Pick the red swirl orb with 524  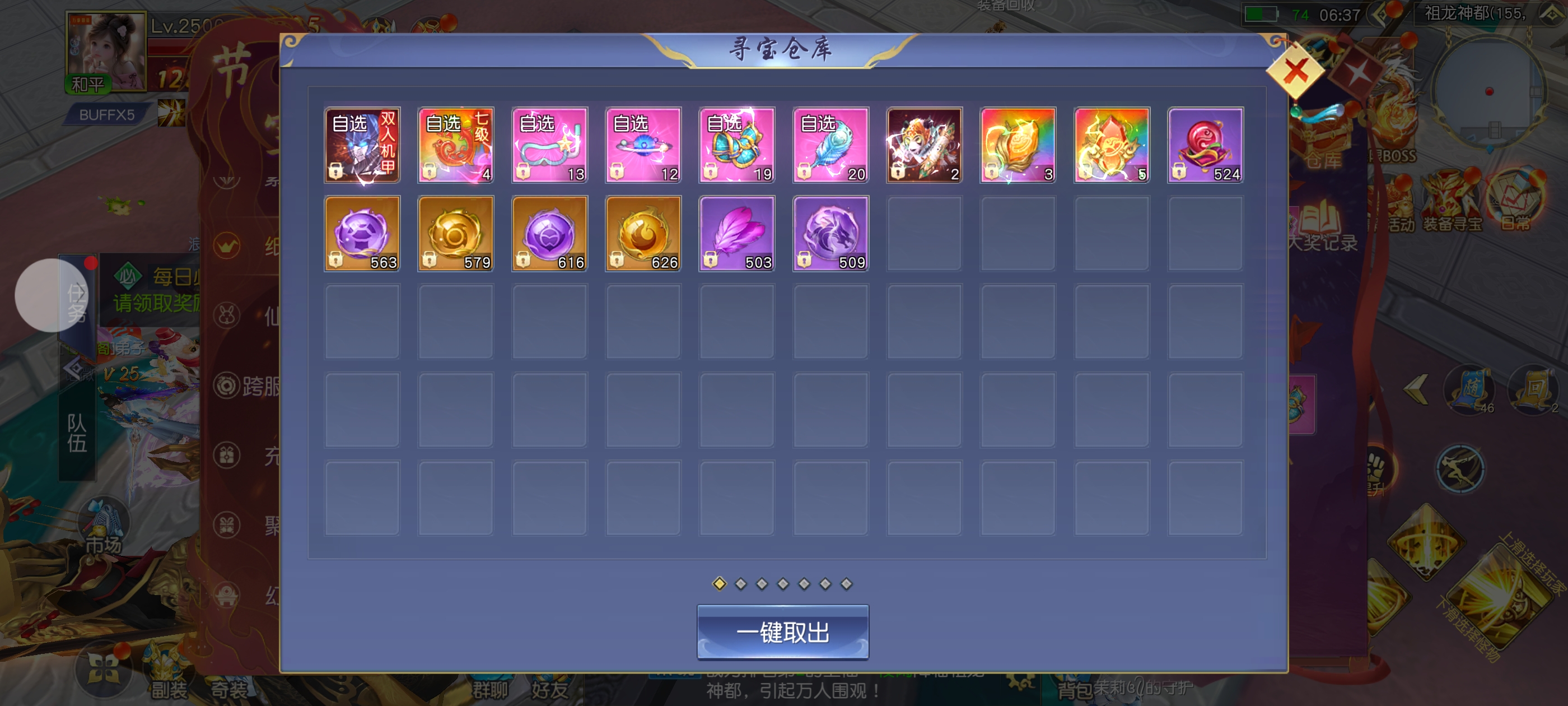(1205, 146)
